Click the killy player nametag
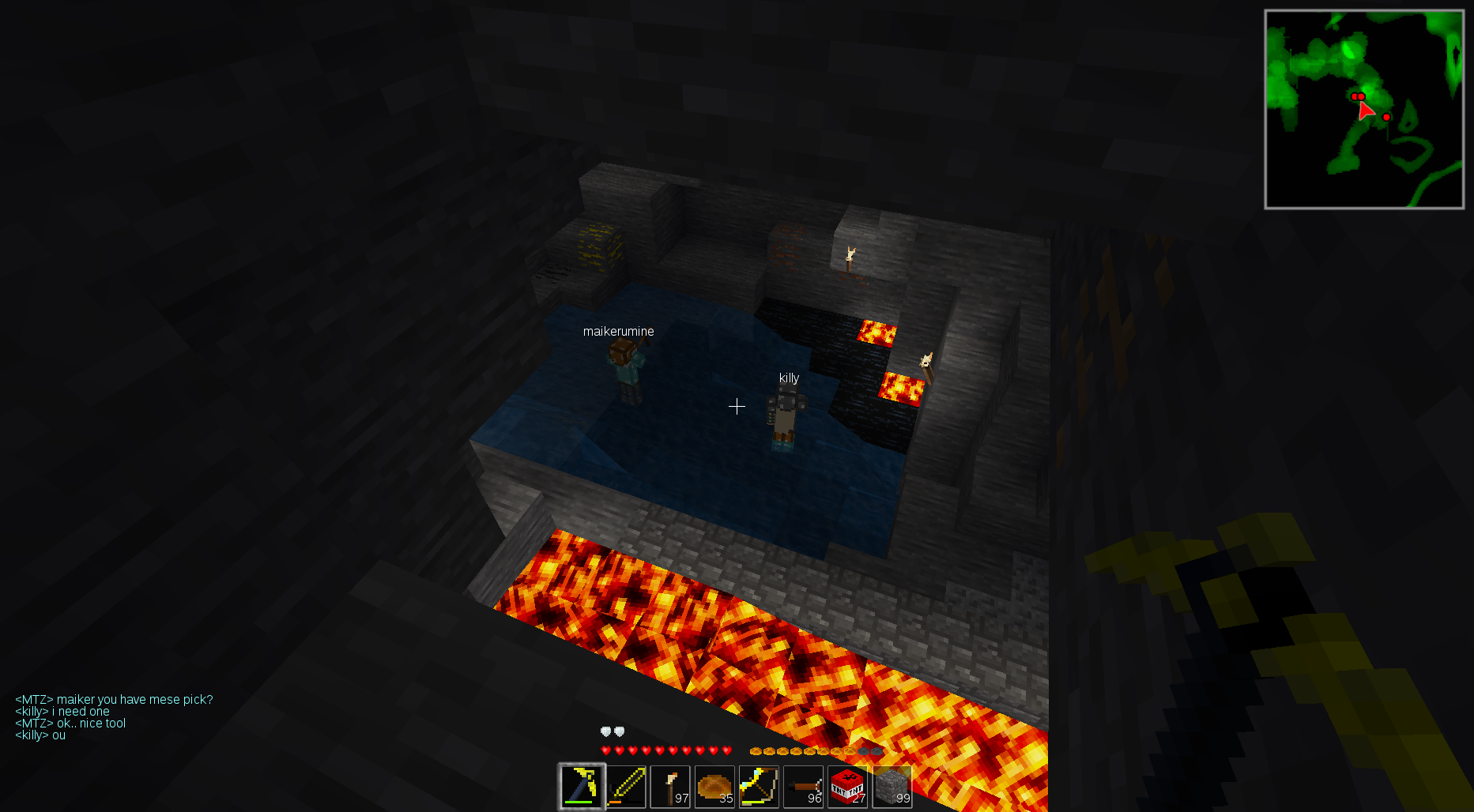This screenshot has width=1474, height=812. coord(789,378)
